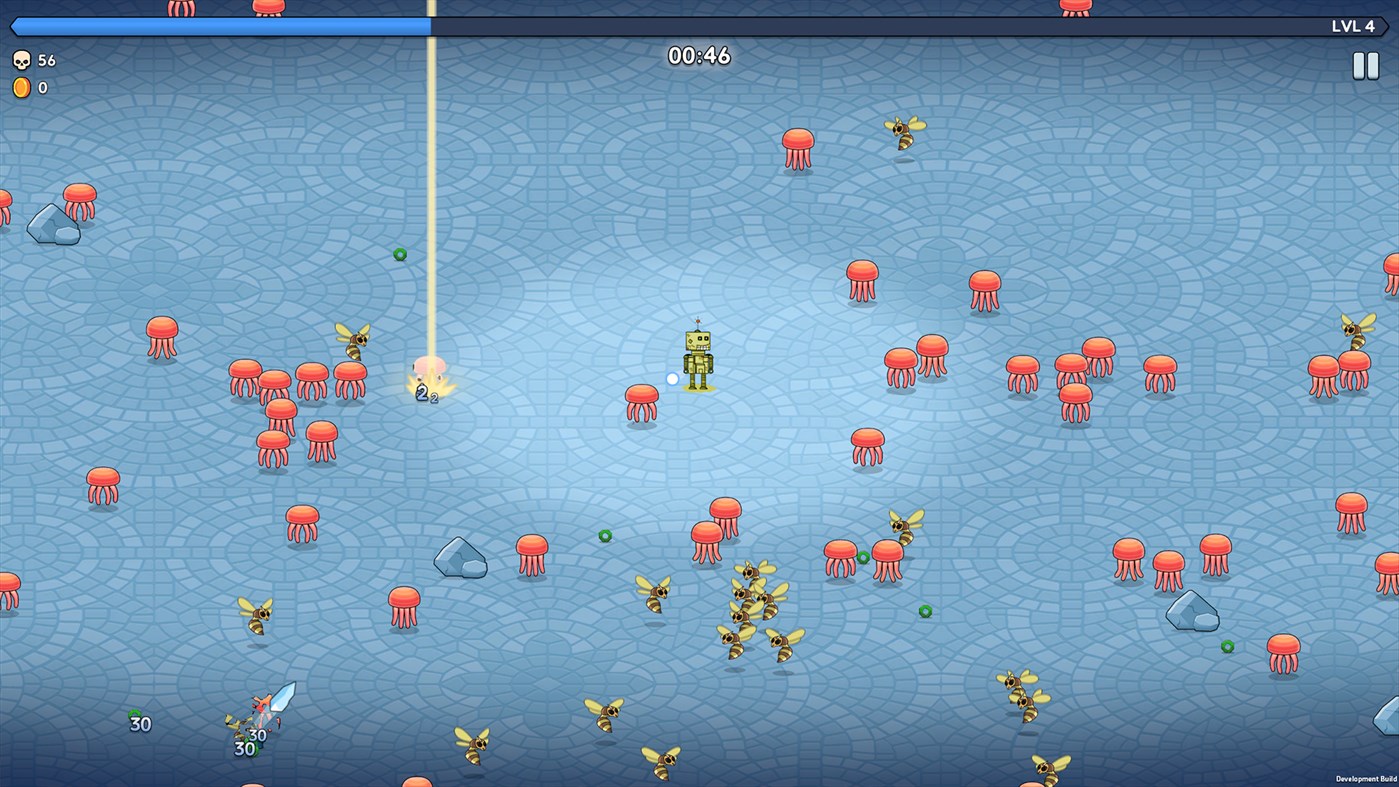Click the 00:46 match timer
This screenshot has height=787, width=1399.
[x=698, y=56]
